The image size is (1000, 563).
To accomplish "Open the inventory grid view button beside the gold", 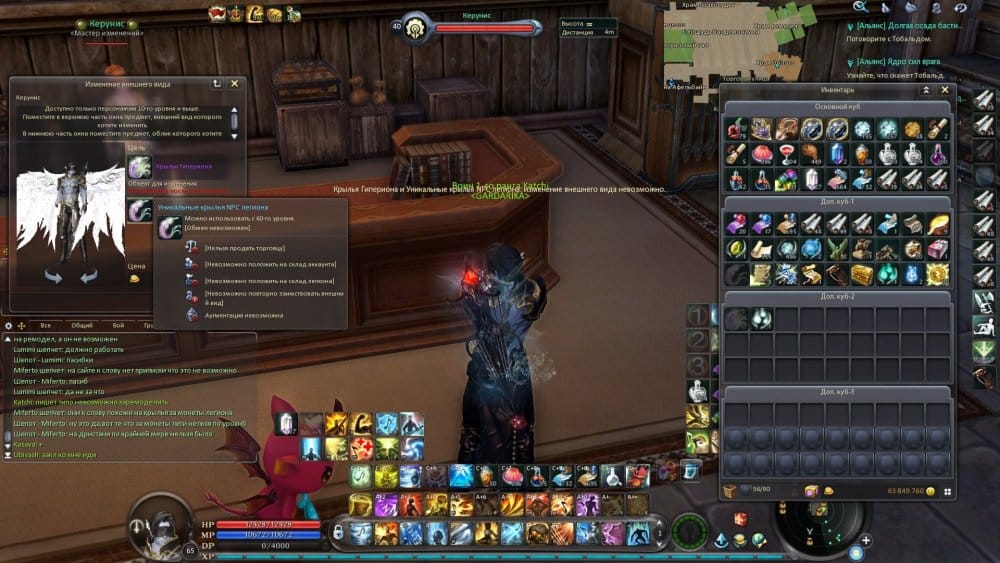I will (x=946, y=492).
